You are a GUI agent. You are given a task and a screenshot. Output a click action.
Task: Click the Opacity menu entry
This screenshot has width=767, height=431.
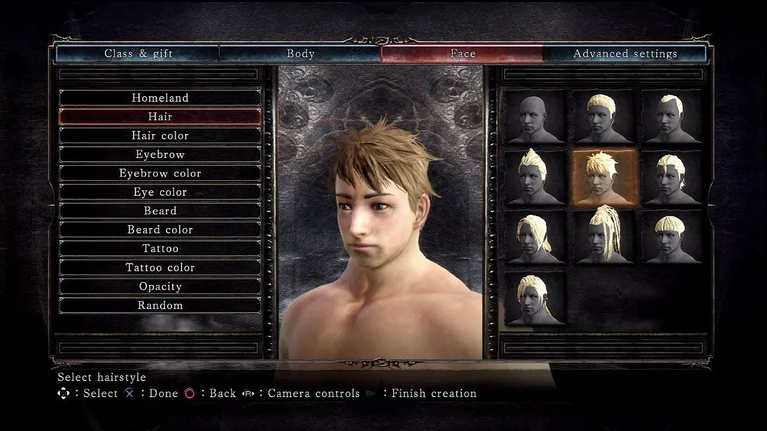click(160, 286)
